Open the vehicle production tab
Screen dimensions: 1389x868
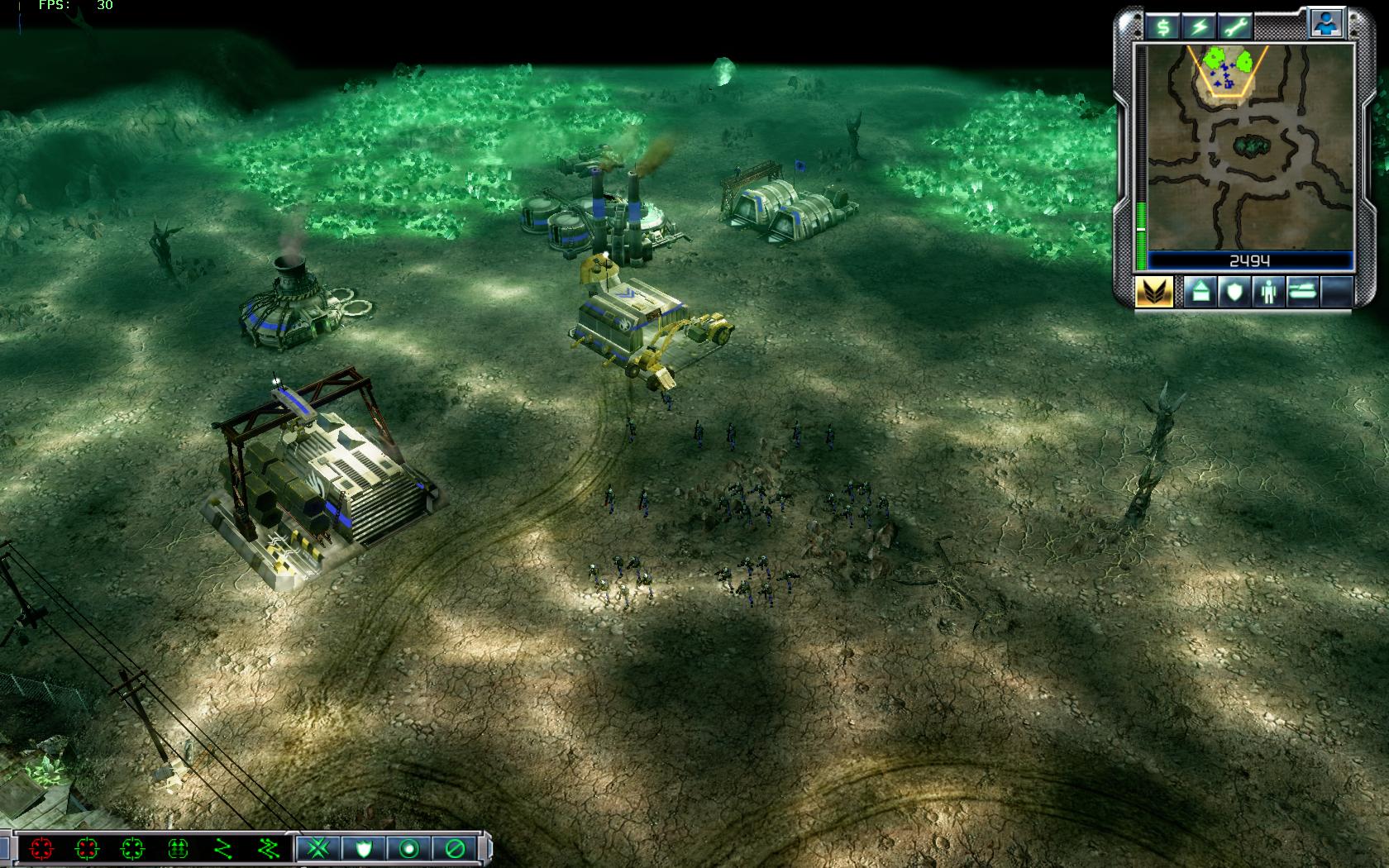coord(1301,292)
